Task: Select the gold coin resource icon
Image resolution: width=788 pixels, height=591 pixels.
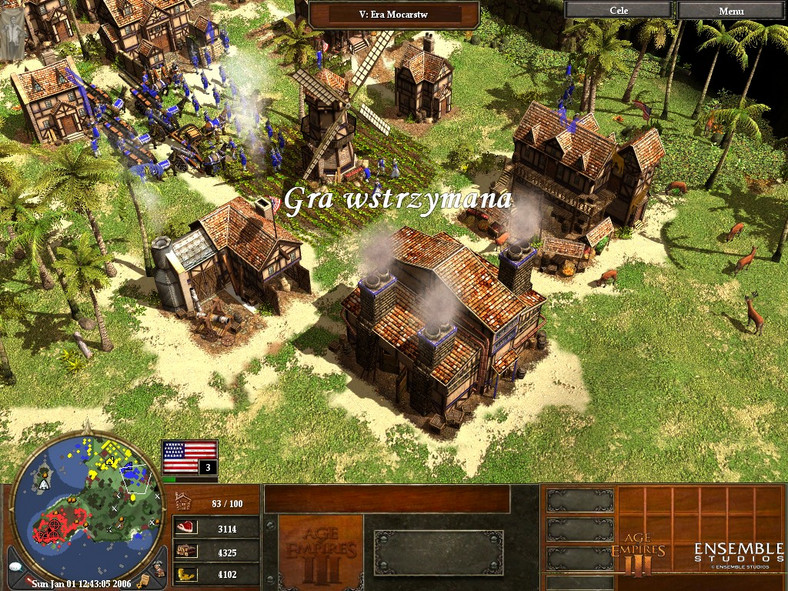Action: coord(185,574)
